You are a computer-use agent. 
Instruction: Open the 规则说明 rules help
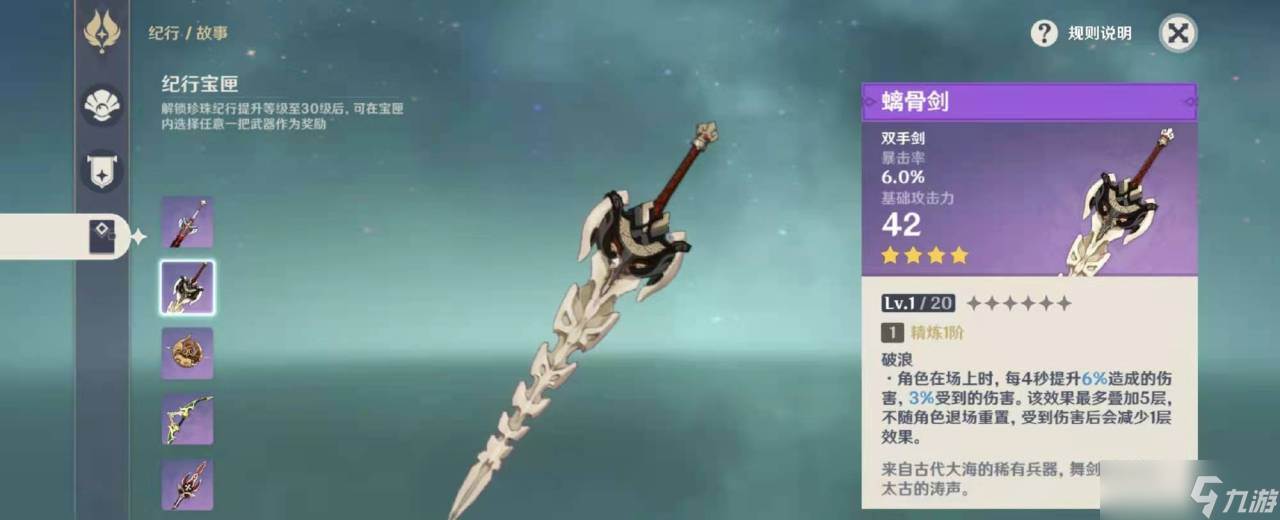click(x=1082, y=33)
